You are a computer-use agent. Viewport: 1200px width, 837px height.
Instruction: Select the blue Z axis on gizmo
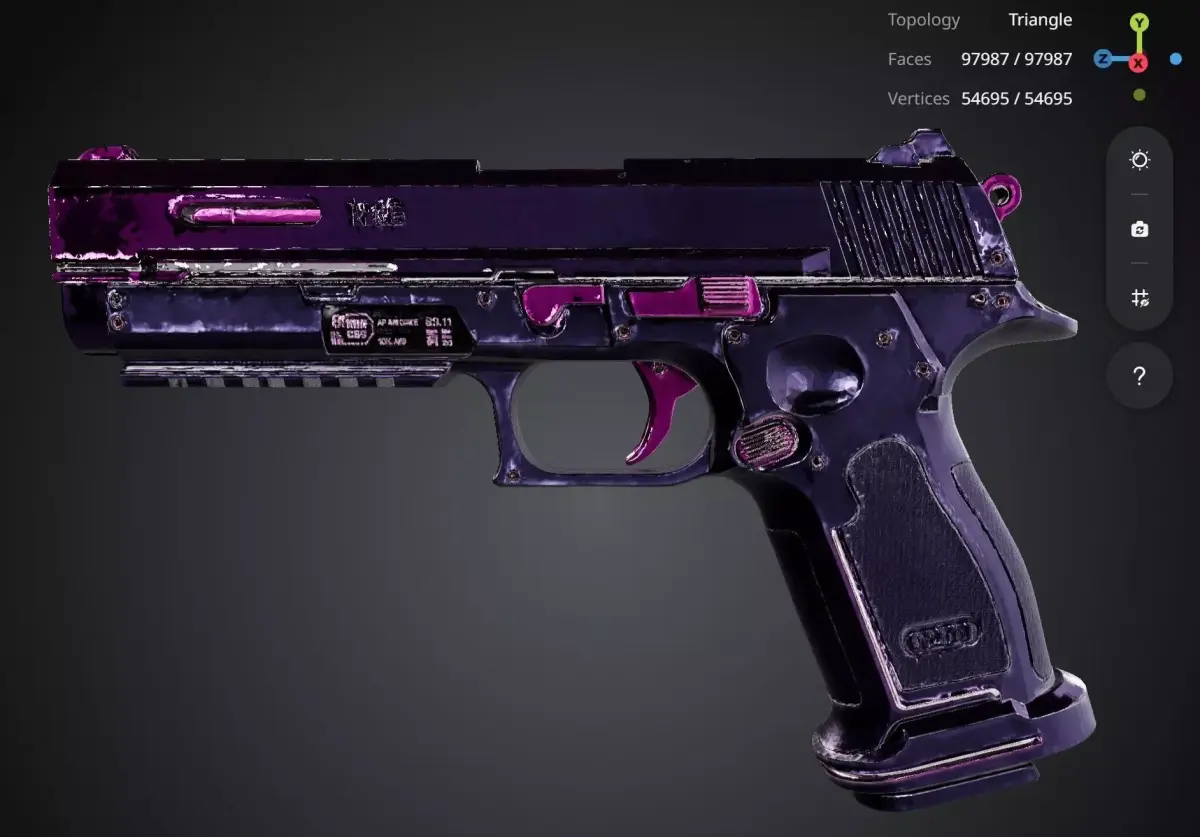[x=1103, y=59]
